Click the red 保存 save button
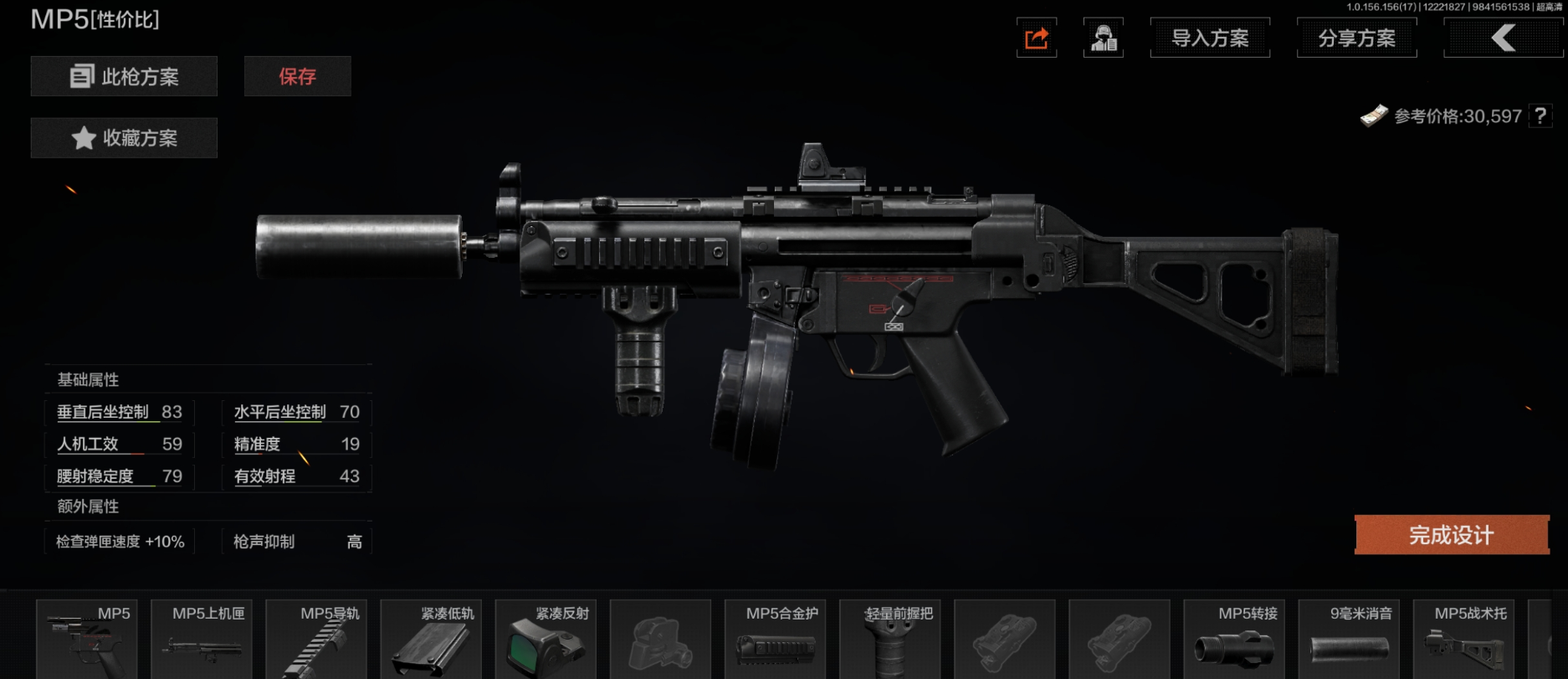The width and height of the screenshot is (1568, 679). [x=297, y=77]
